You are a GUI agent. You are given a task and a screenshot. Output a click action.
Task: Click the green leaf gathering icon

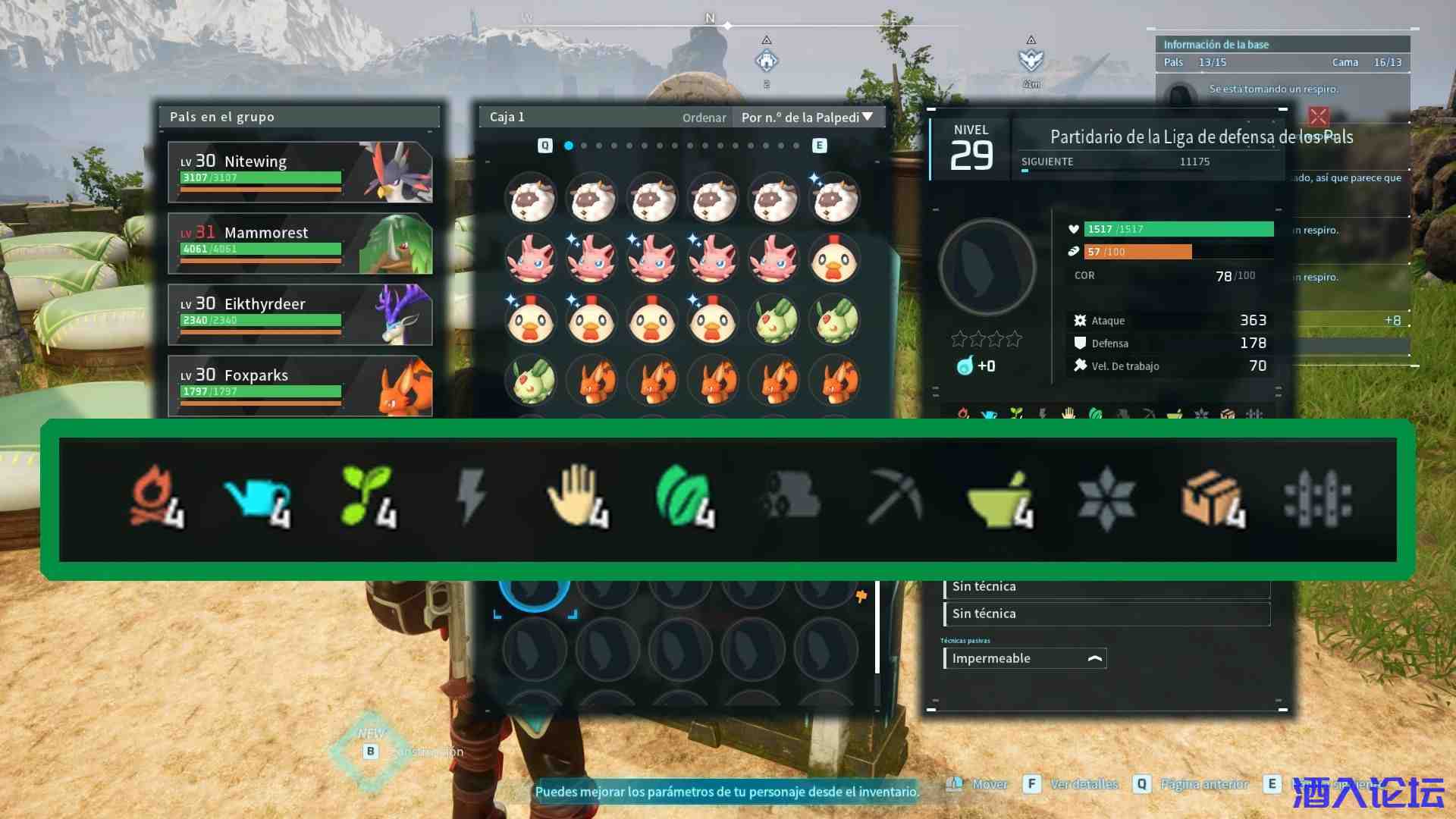click(x=684, y=497)
